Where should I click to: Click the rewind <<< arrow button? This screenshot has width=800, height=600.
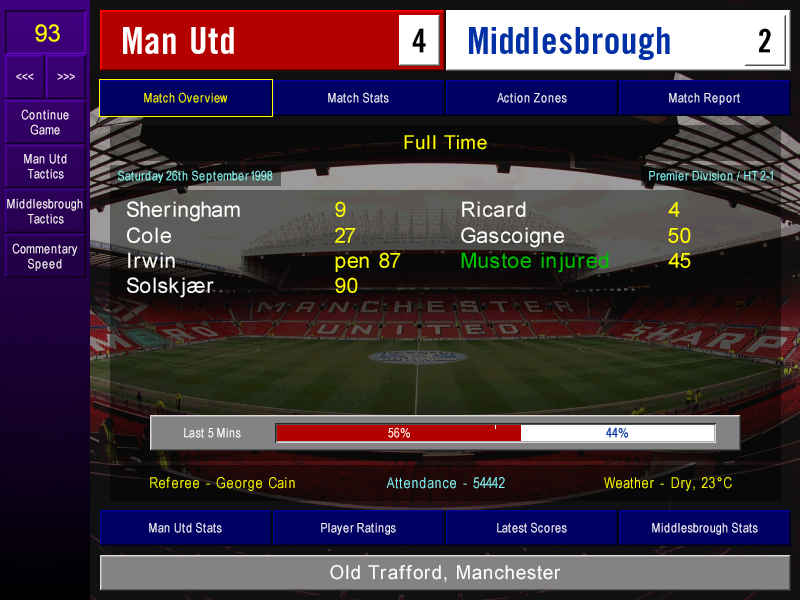(x=25, y=77)
